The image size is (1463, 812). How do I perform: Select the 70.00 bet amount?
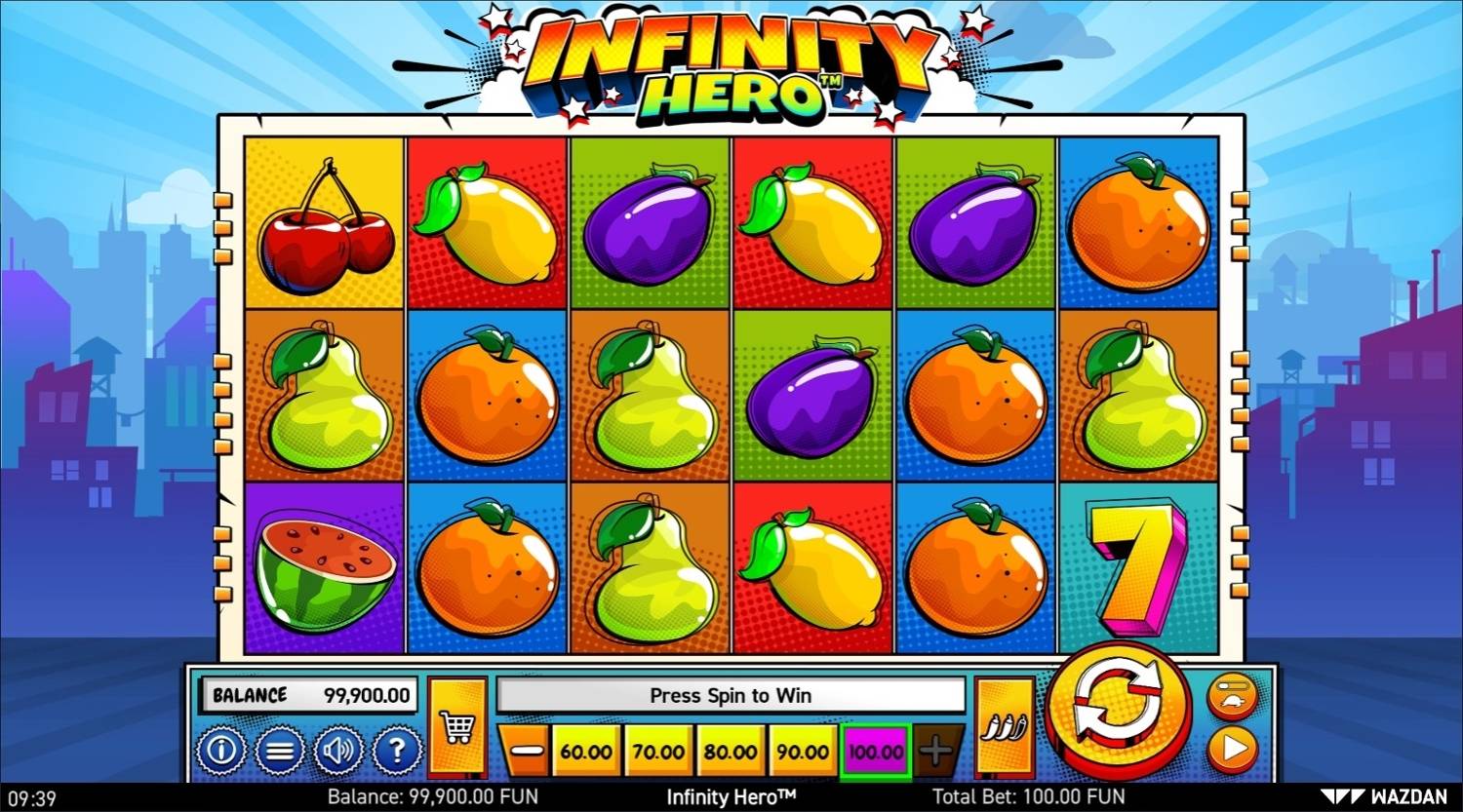coord(658,751)
